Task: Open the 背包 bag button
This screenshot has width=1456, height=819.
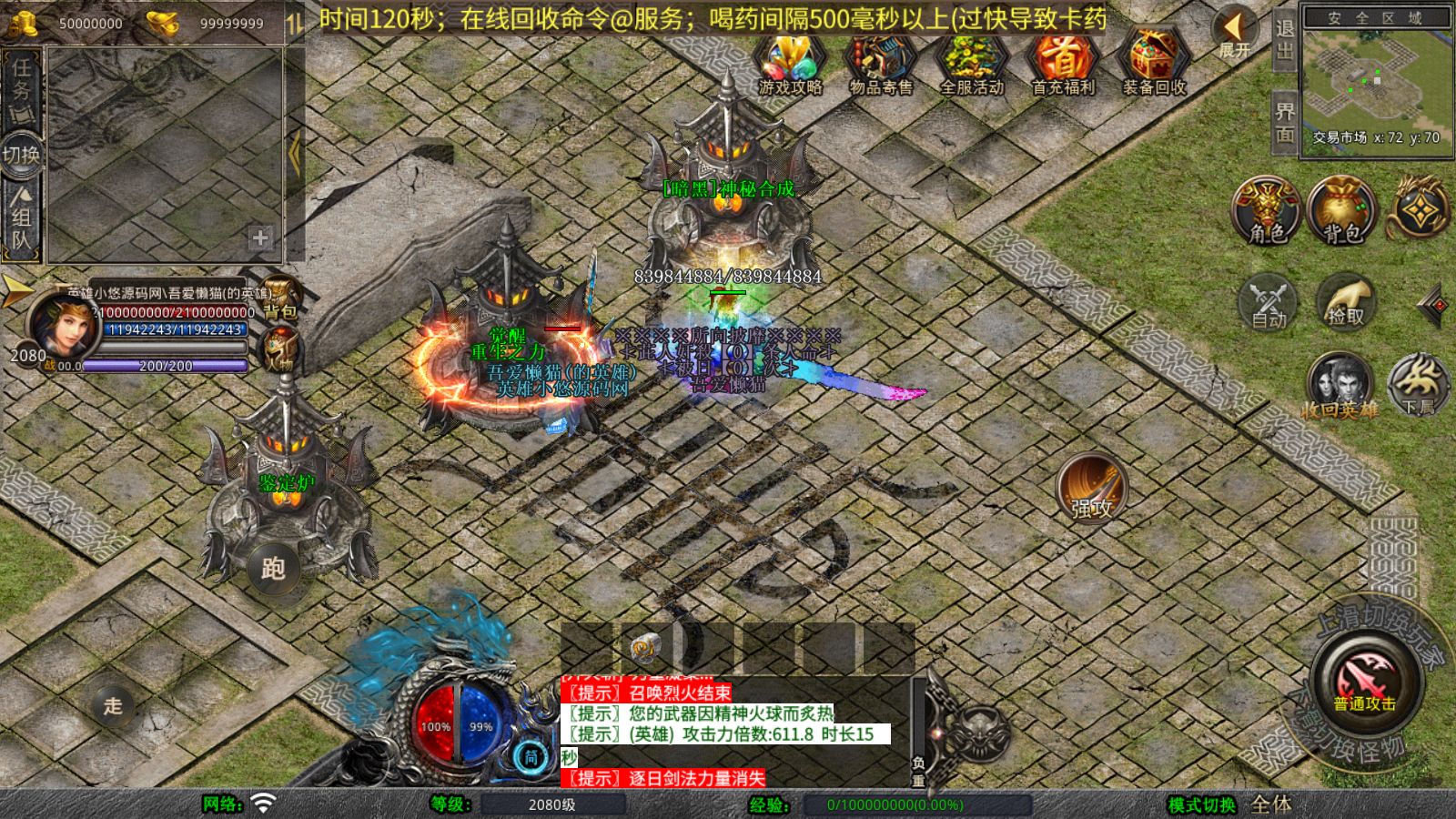Action: click(x=1341, y=211)
